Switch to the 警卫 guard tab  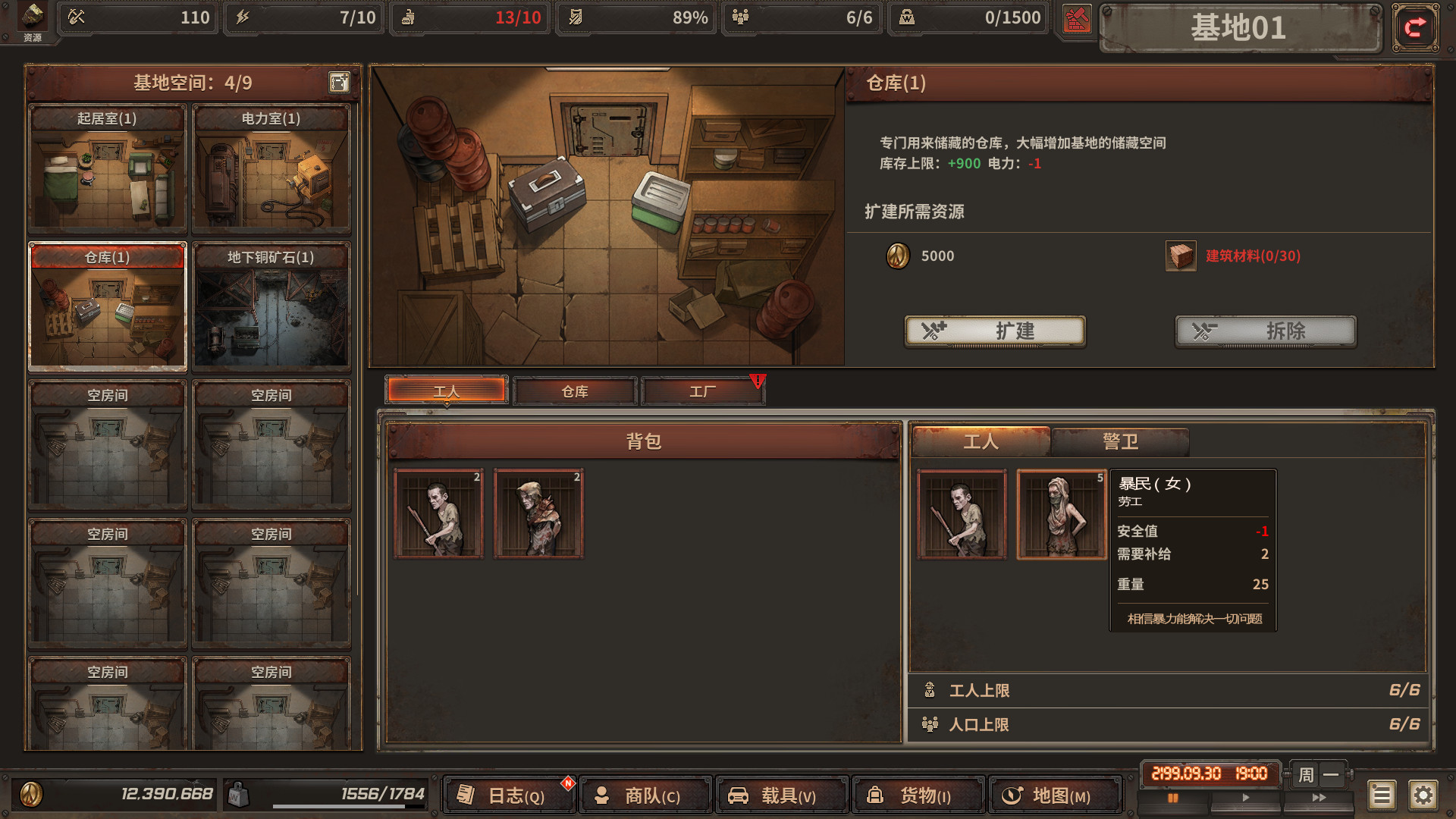(x=1121, y=441)
